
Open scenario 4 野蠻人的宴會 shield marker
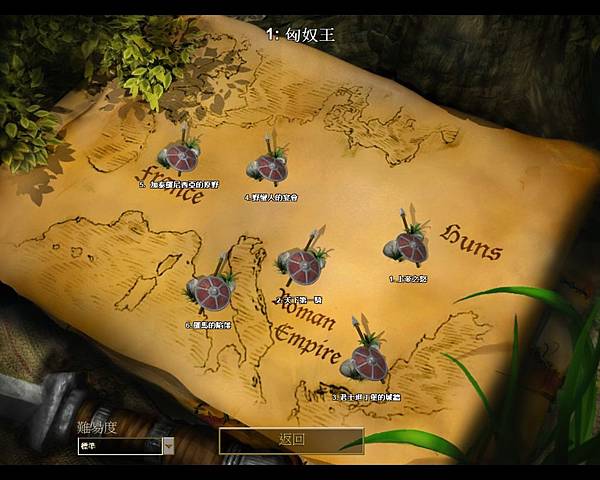click(268, 168)
